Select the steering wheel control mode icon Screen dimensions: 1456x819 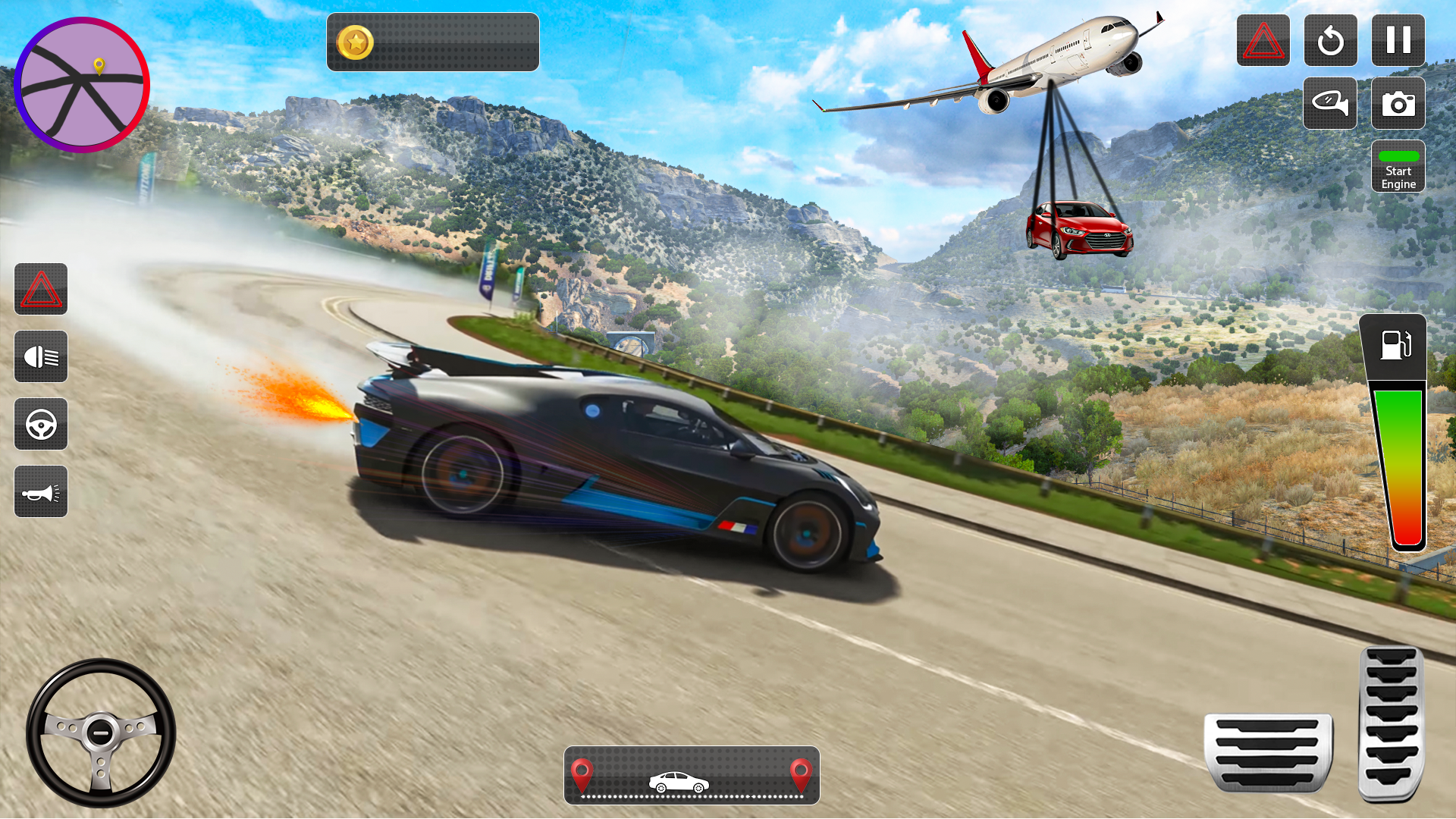pos(40,424)
